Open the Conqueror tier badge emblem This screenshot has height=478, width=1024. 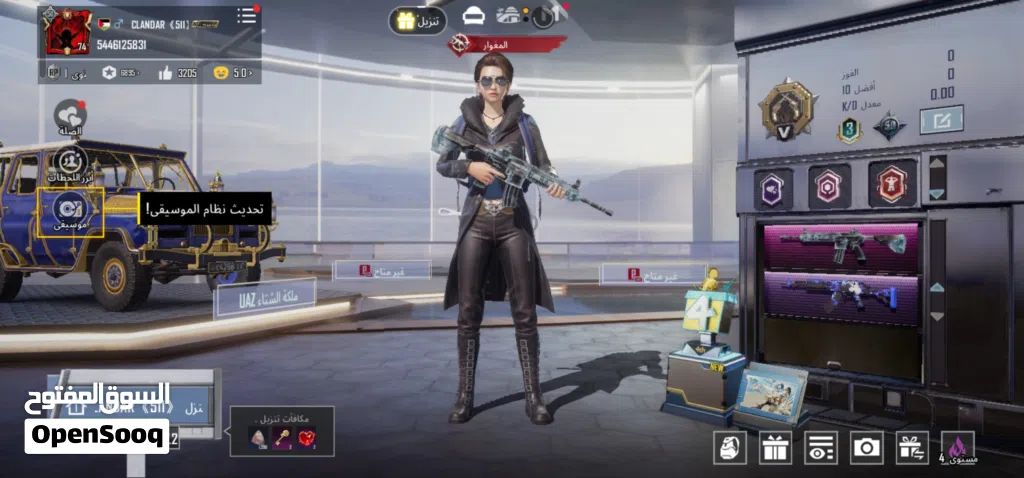click(x=781, y=109)
